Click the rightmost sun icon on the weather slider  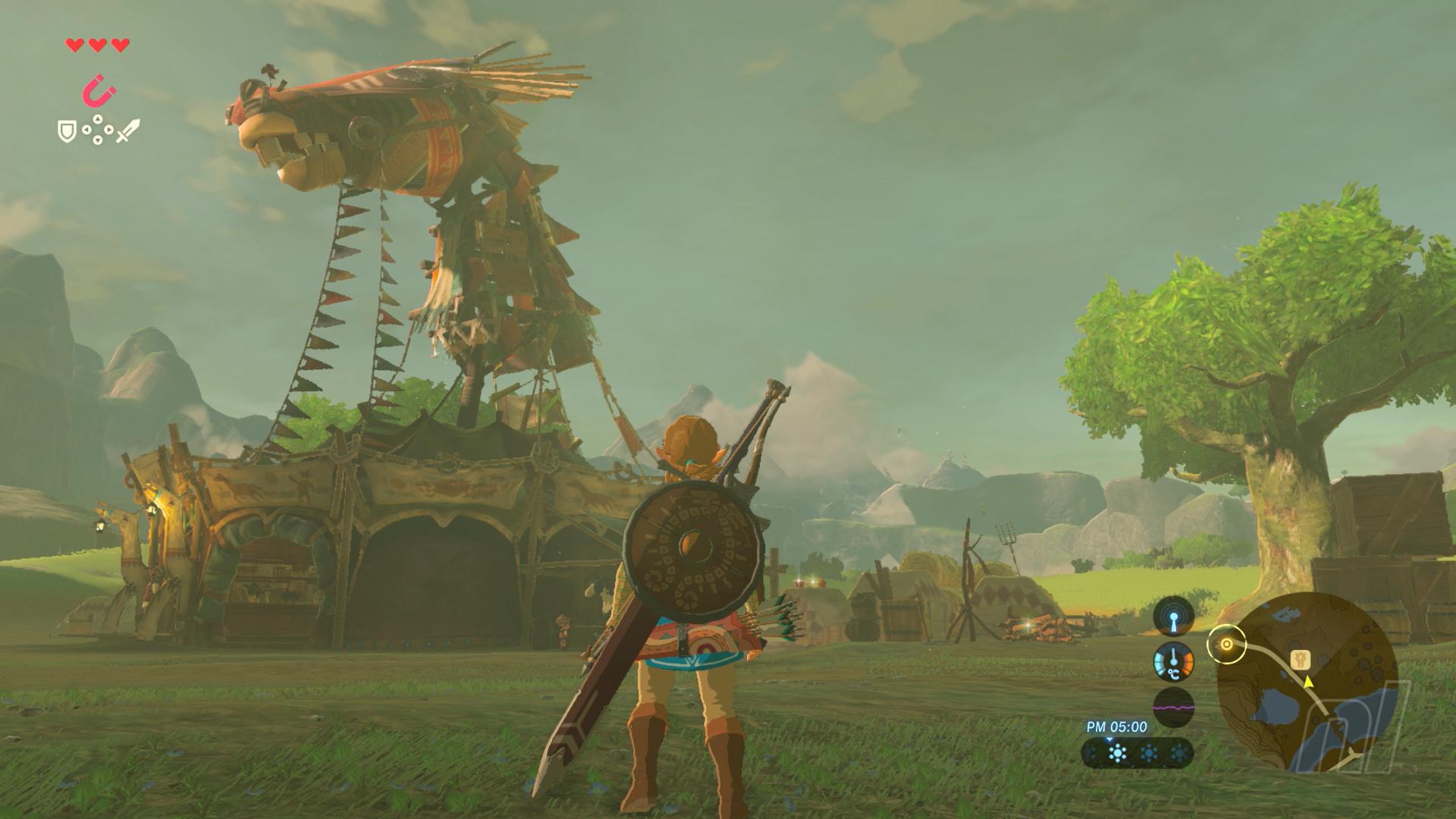pos(1178,753)
